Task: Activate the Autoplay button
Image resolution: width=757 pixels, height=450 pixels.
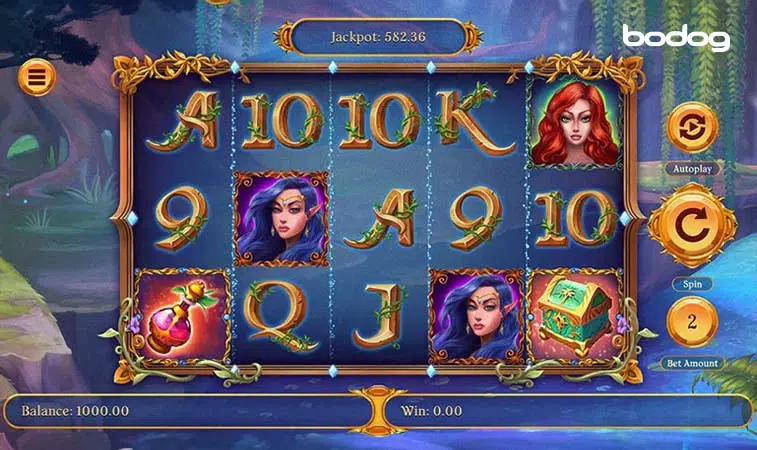Action: (692, 129)
